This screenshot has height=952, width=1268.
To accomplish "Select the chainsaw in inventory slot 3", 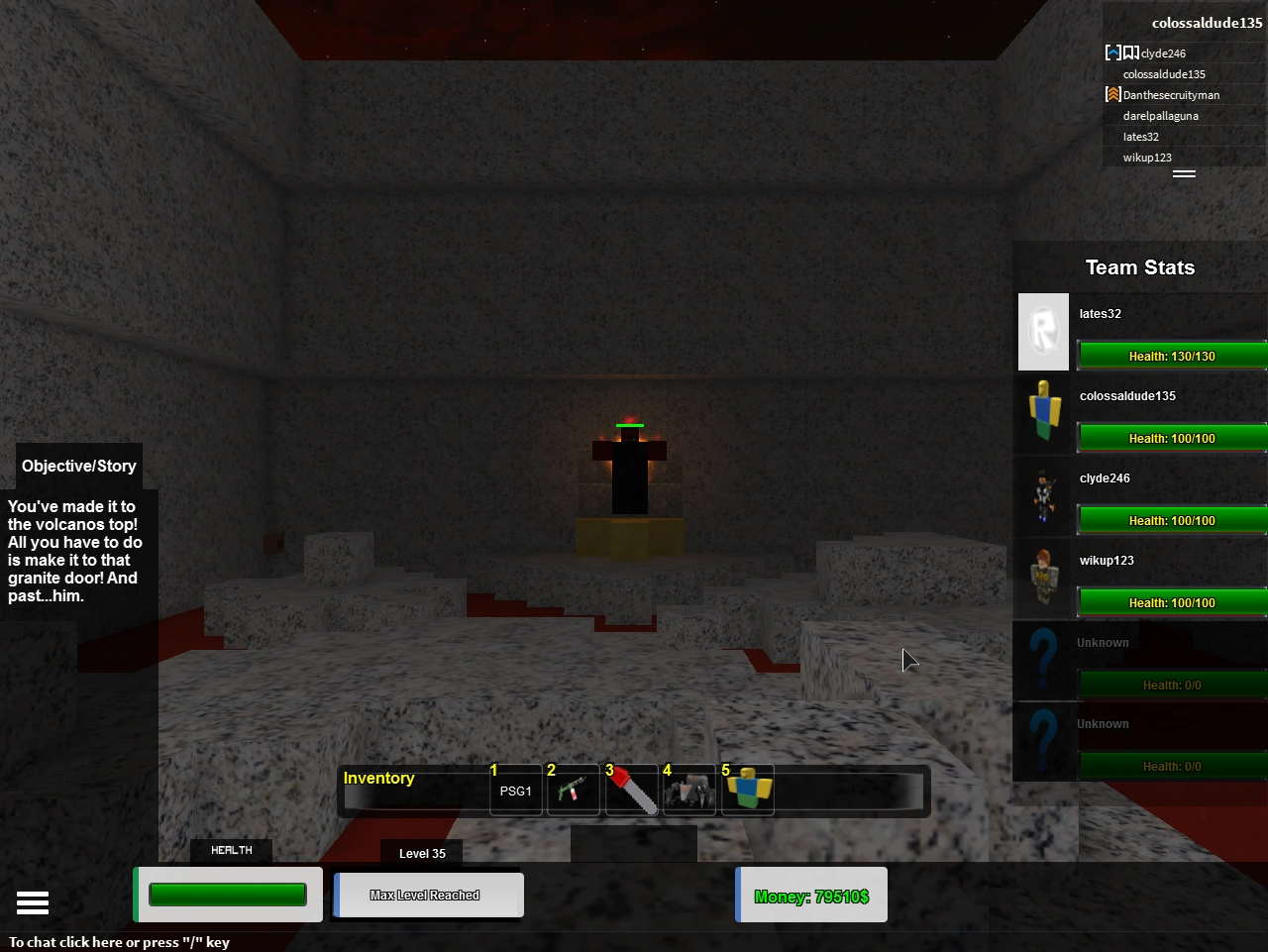I will [631, 790].
